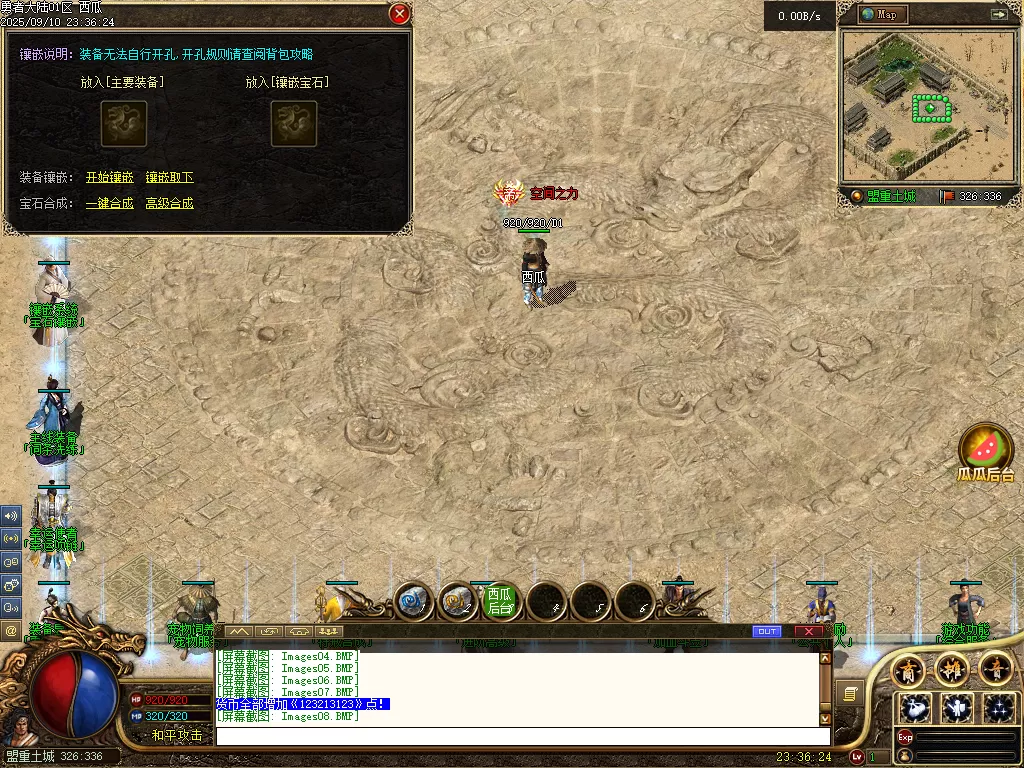This screenshot has height=768, width=1024.
Task: Select 一键合成 one-click gem synthesis
Action: [x=109, y=203]
